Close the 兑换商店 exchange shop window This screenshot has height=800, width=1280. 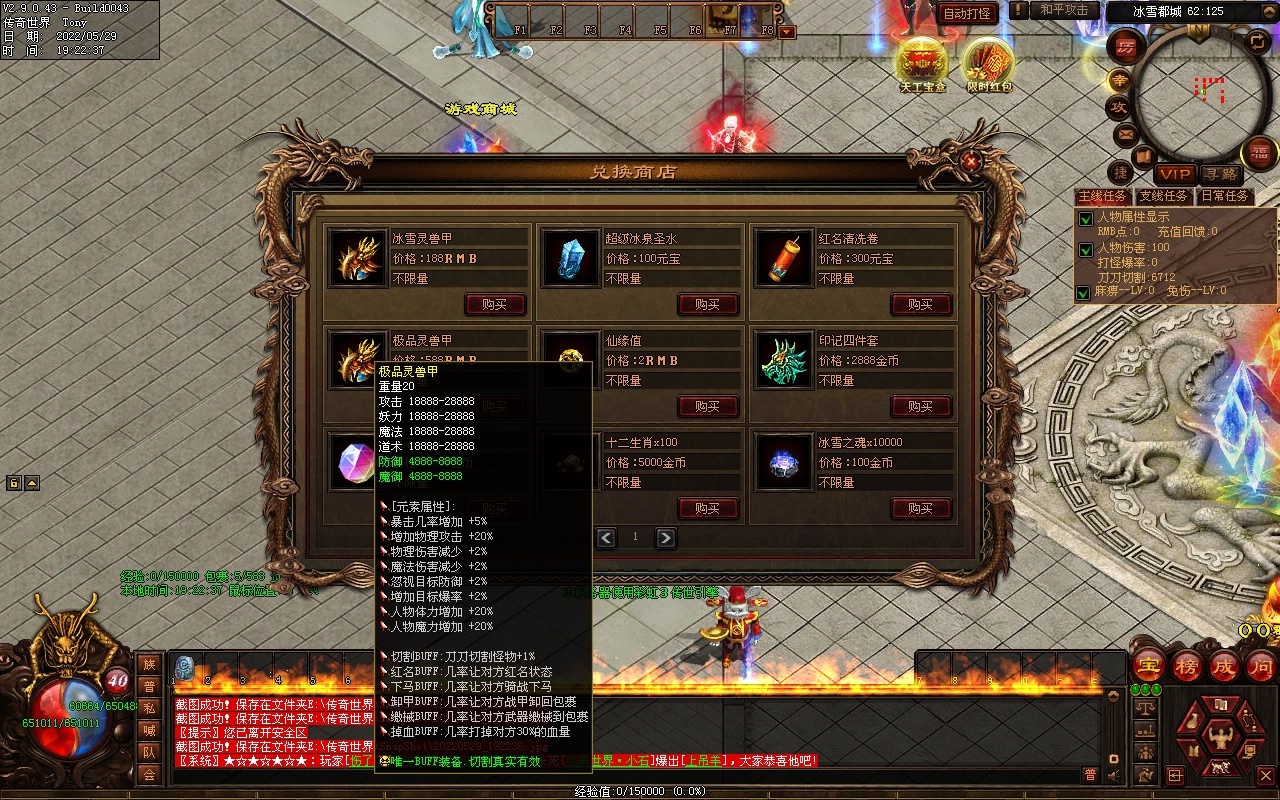click(x=970, y=160)
